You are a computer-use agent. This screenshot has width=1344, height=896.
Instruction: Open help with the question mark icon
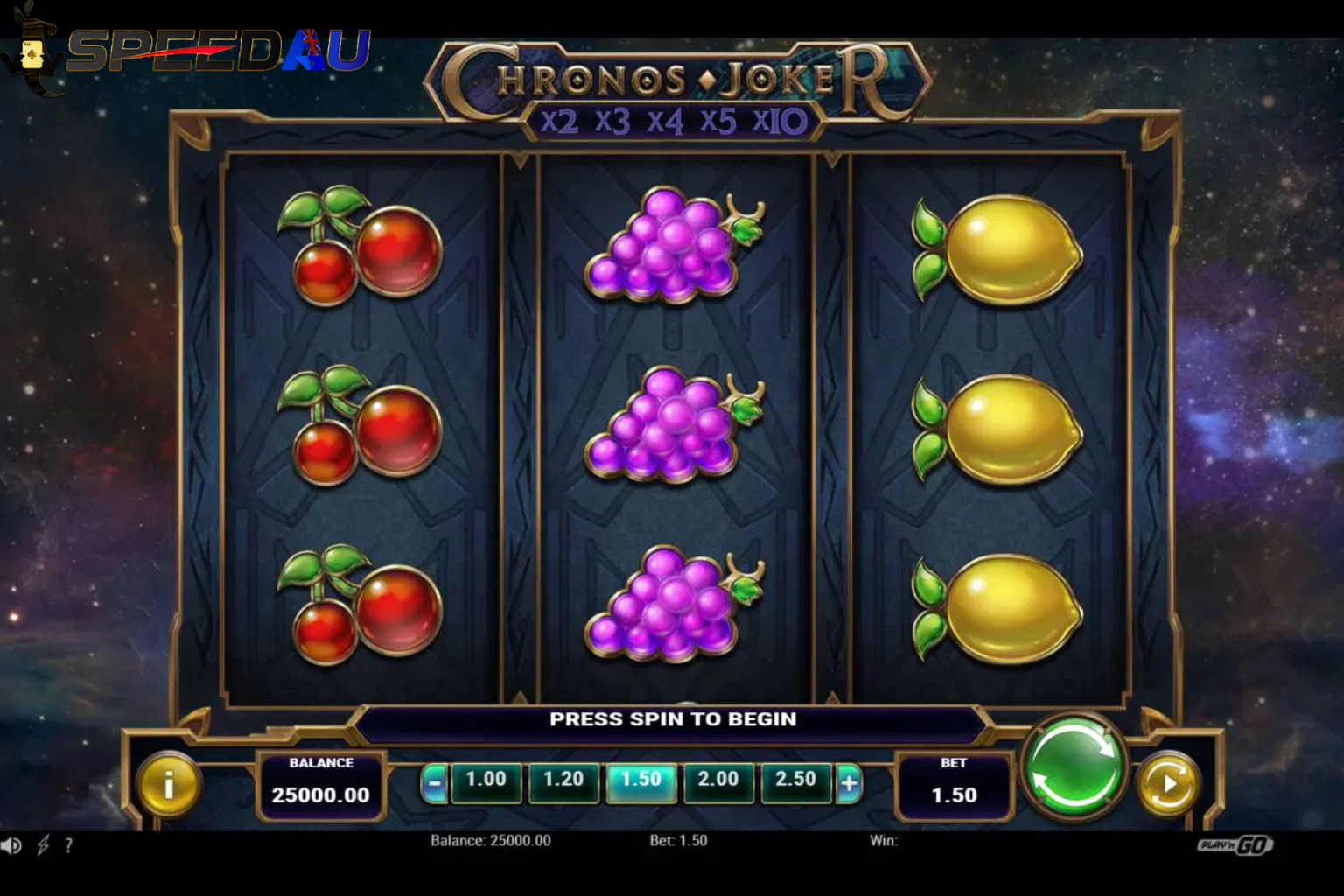tap(68, 845)
